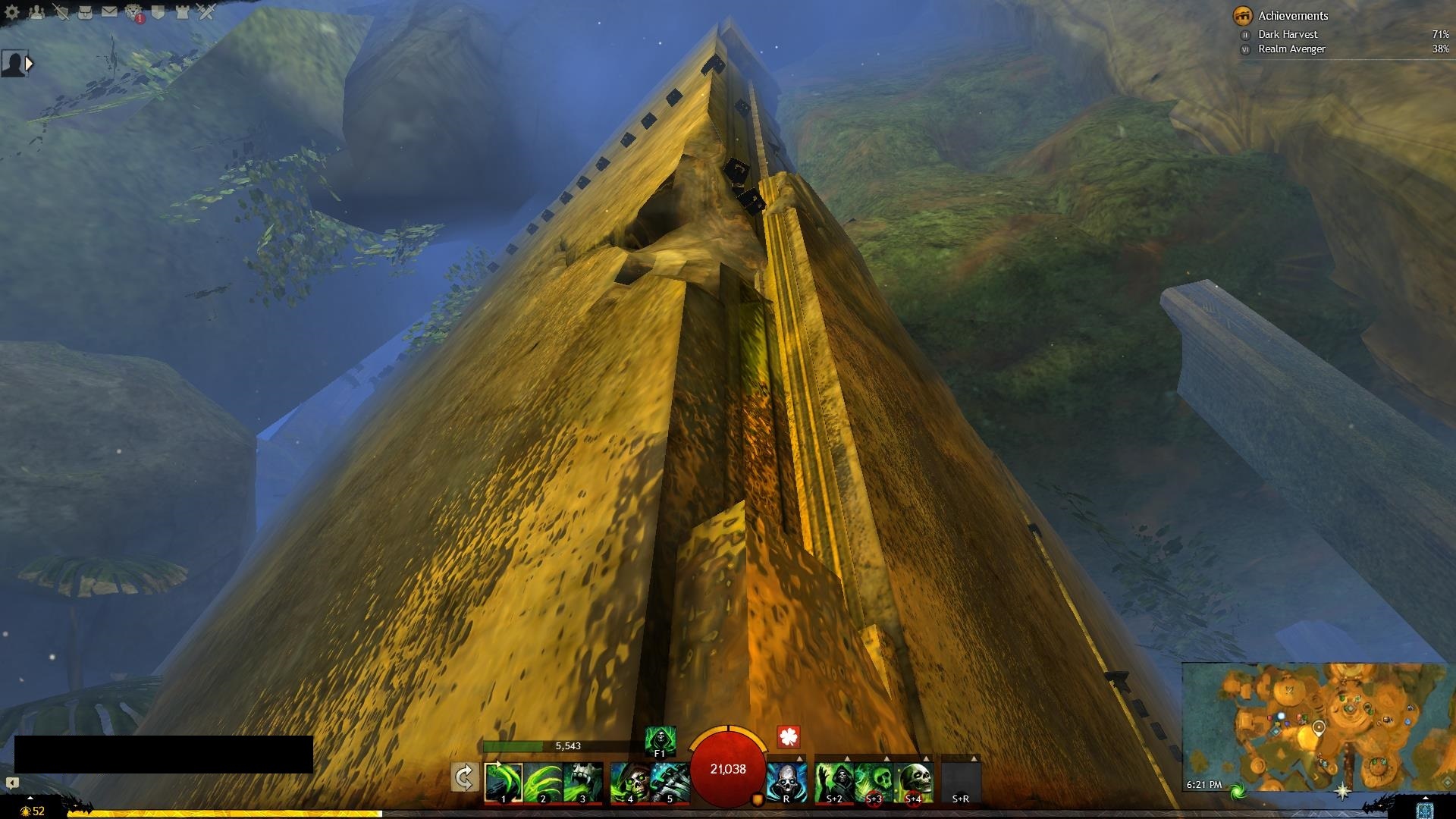Activate weapon skill 1 green claw slash
This screenshot has height=819, width=1456.
tap(503, 782)
